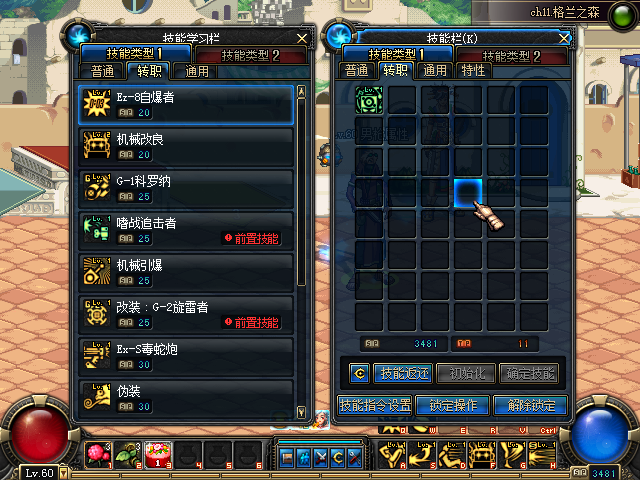
Task: Choose the 机械改良 skill entry
Action: click(186, 147)
